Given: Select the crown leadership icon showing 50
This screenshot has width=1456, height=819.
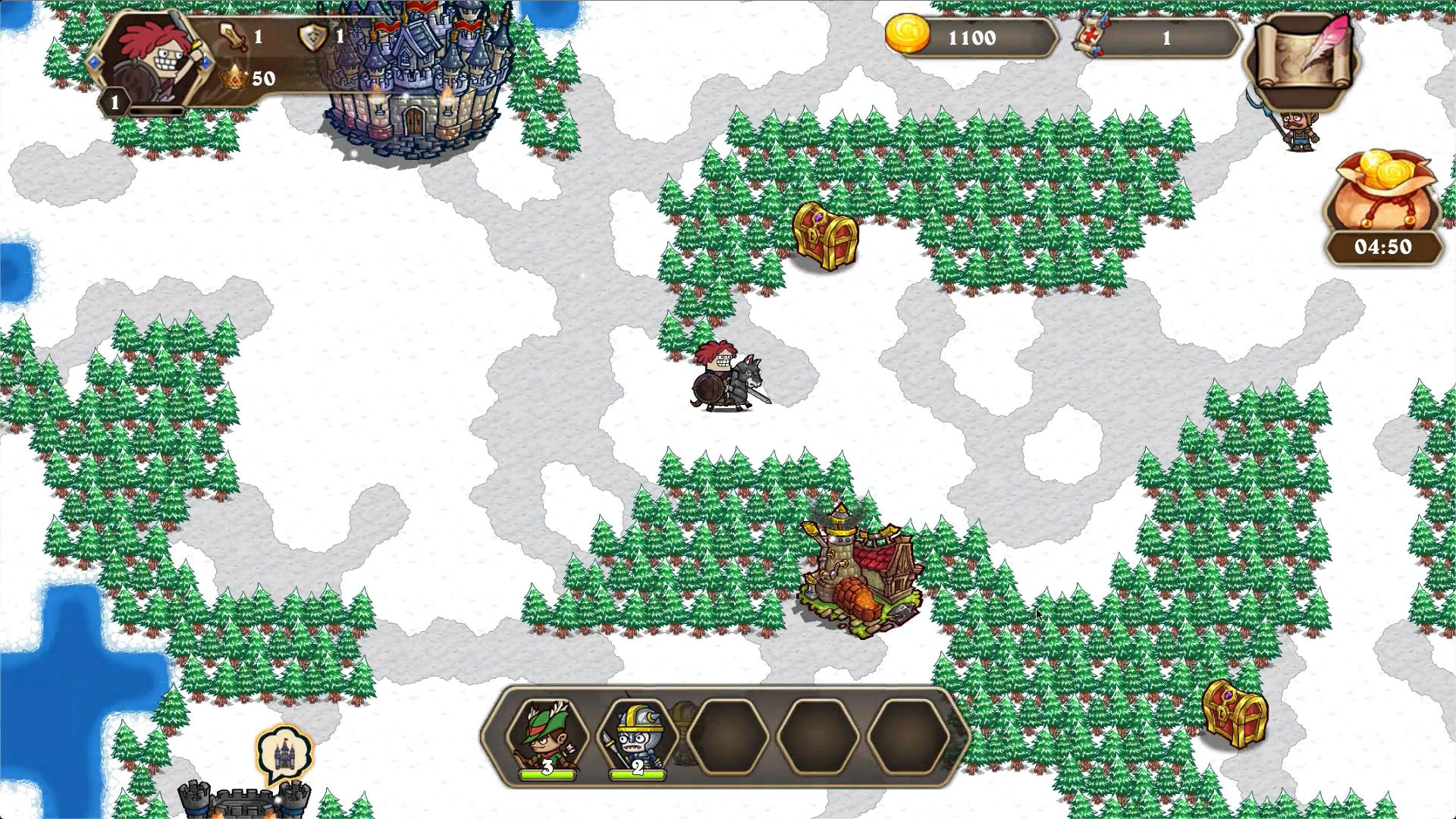Looking at the screenshot, I should (x=234, y=76).
